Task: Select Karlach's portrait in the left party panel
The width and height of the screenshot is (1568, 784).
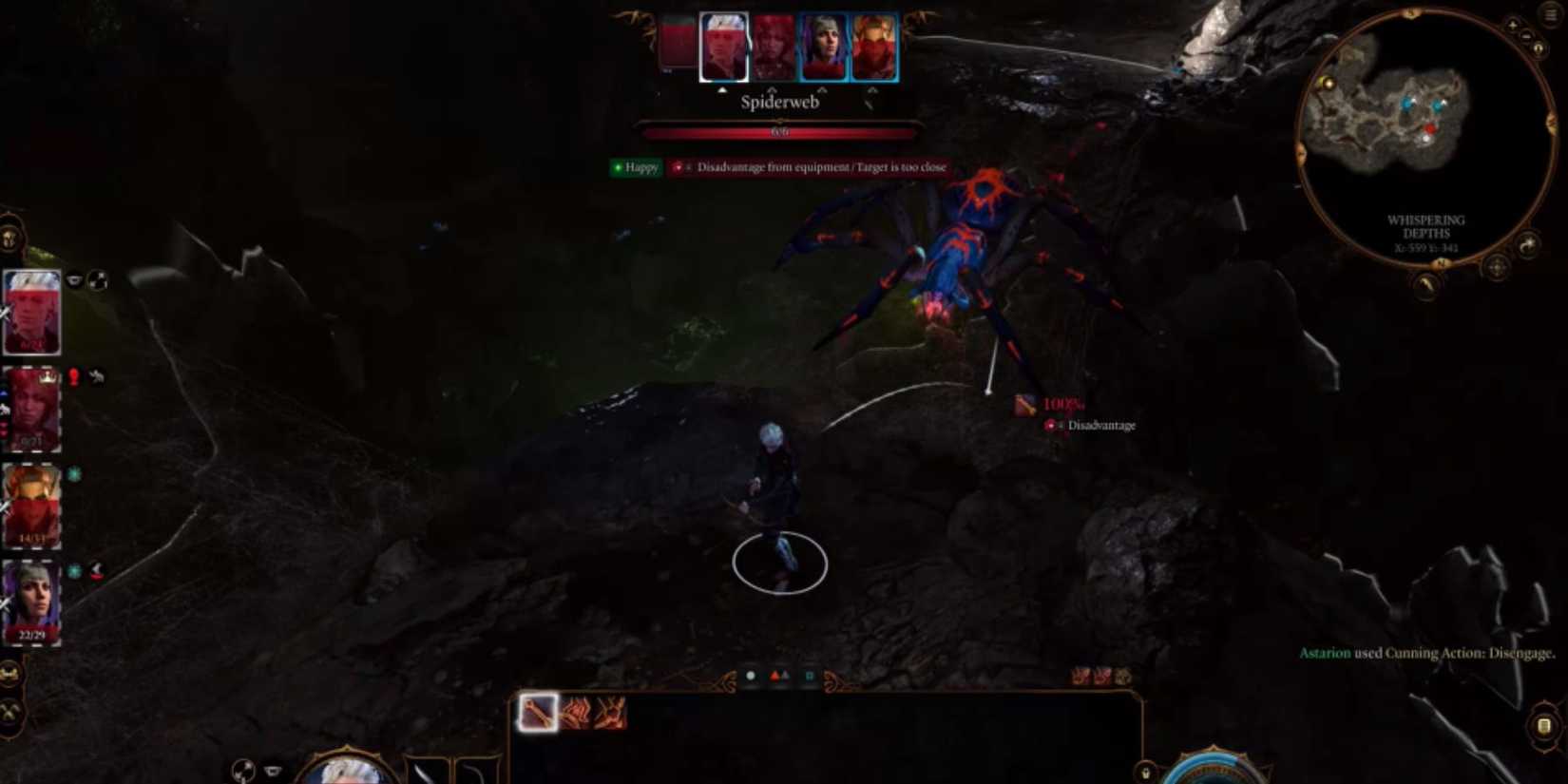Action: 31,504
